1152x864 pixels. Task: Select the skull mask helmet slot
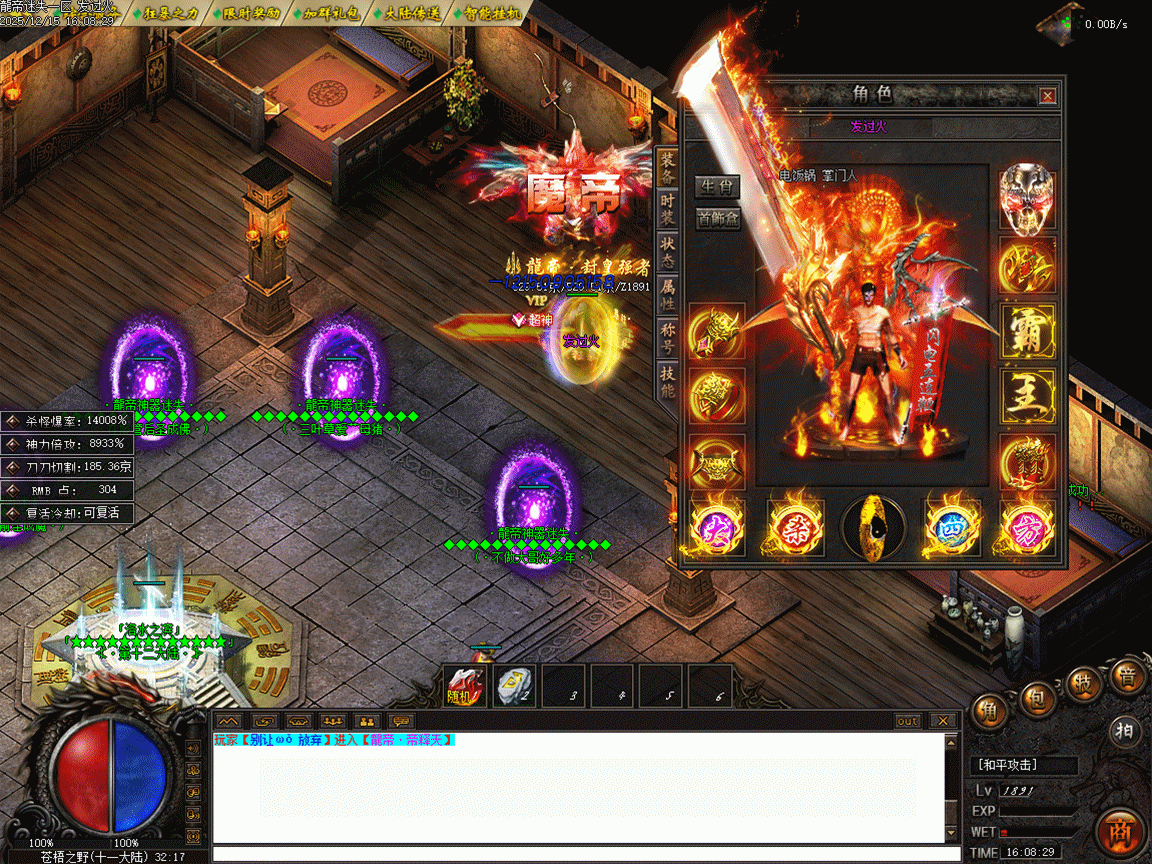coord(1028,197)
